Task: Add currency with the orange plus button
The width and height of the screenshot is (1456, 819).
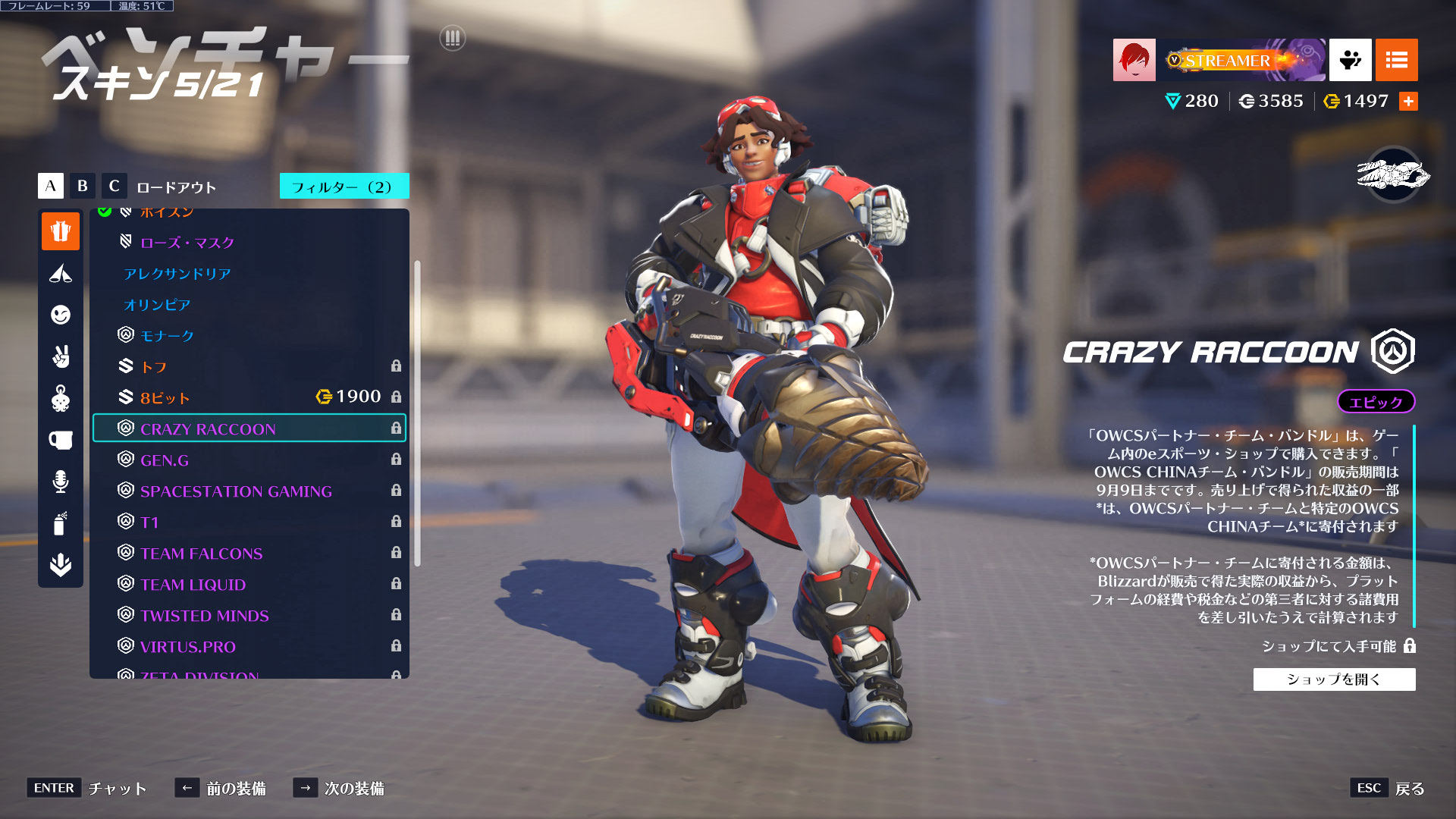Action: (x=1408, y=102)
